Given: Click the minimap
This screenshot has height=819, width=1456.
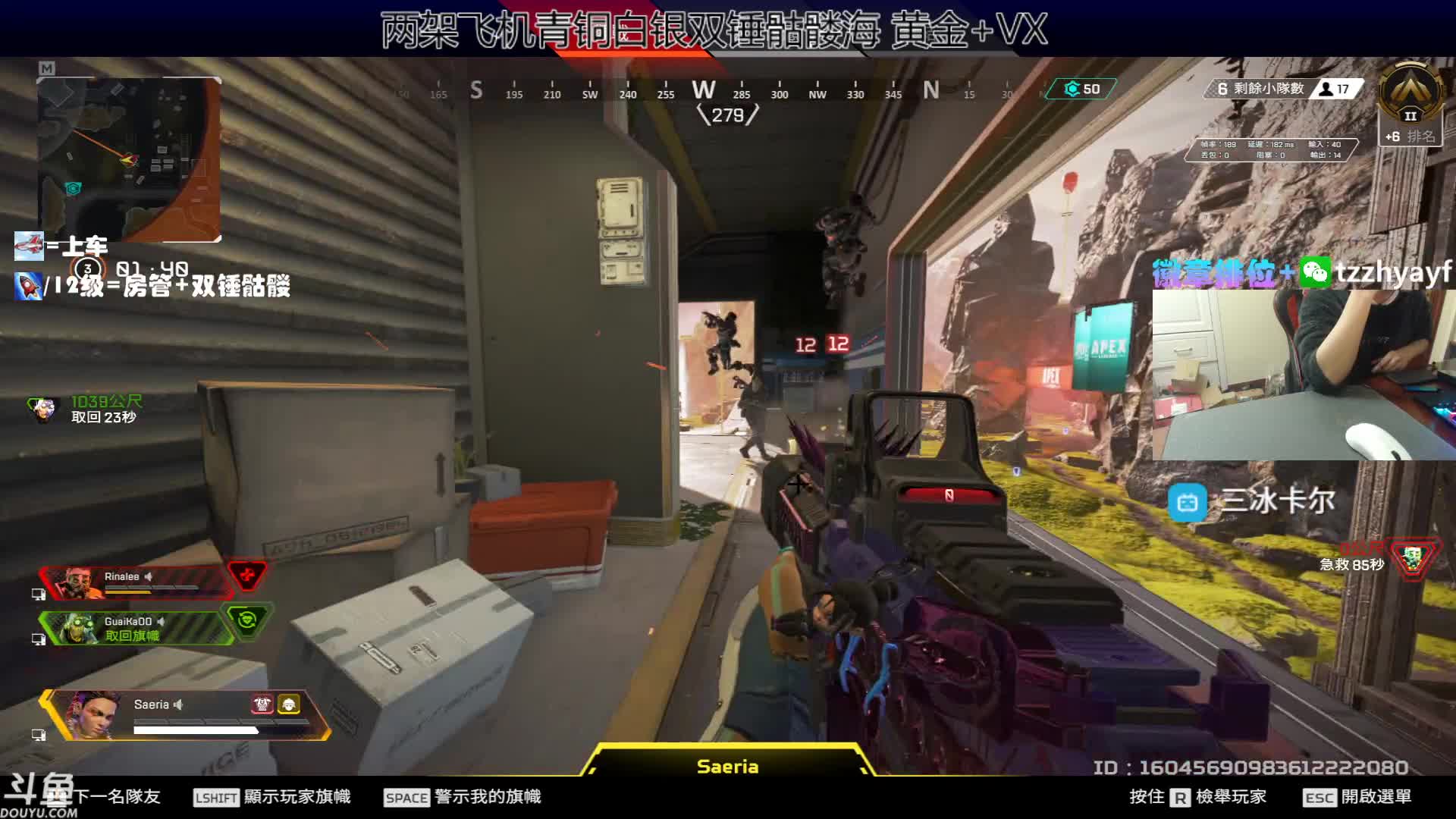Looking at the screenshot, I should pyautogui.click(x=129, y=159).
